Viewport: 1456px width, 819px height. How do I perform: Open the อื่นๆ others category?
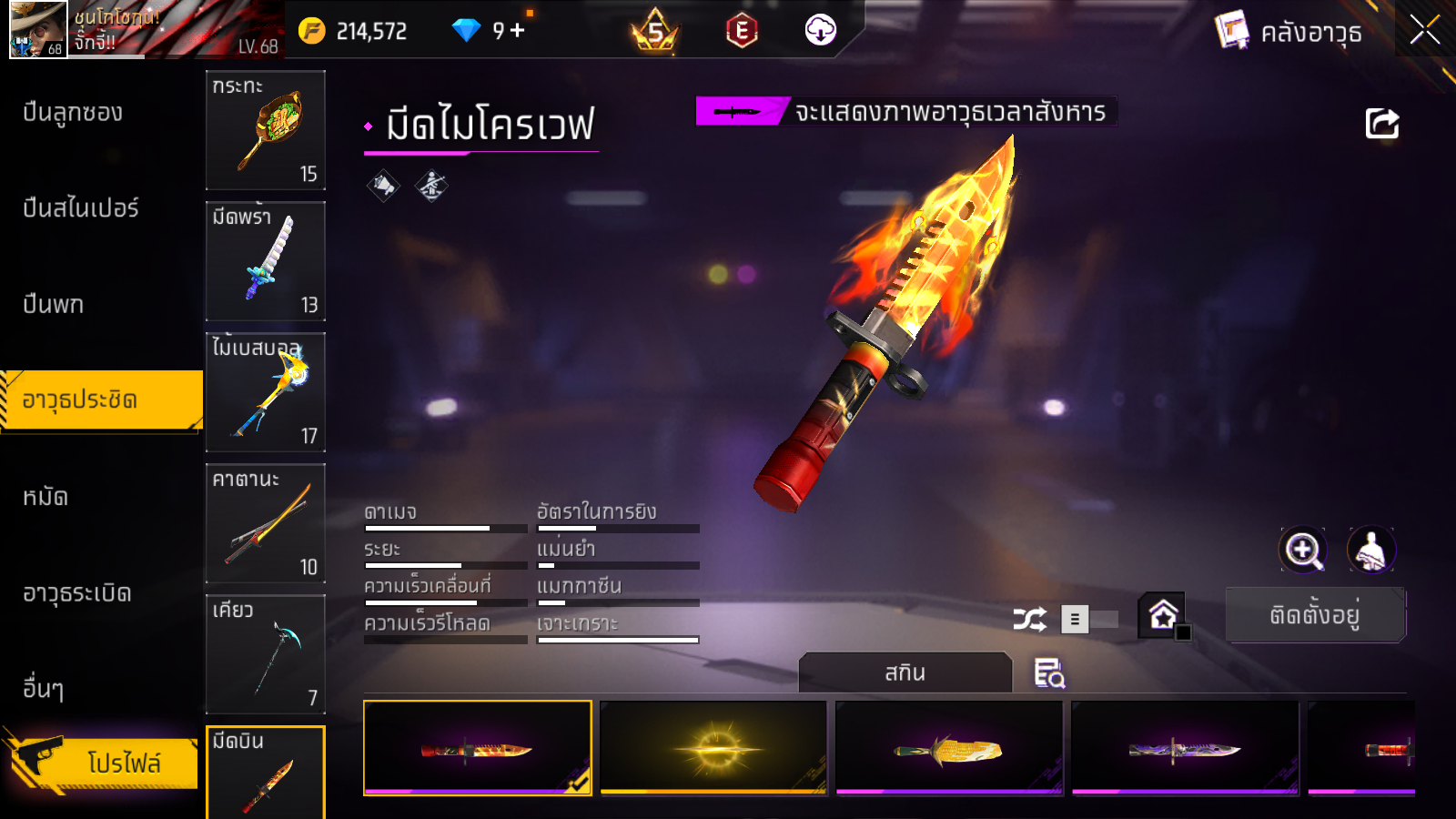(x=44, y=689)
